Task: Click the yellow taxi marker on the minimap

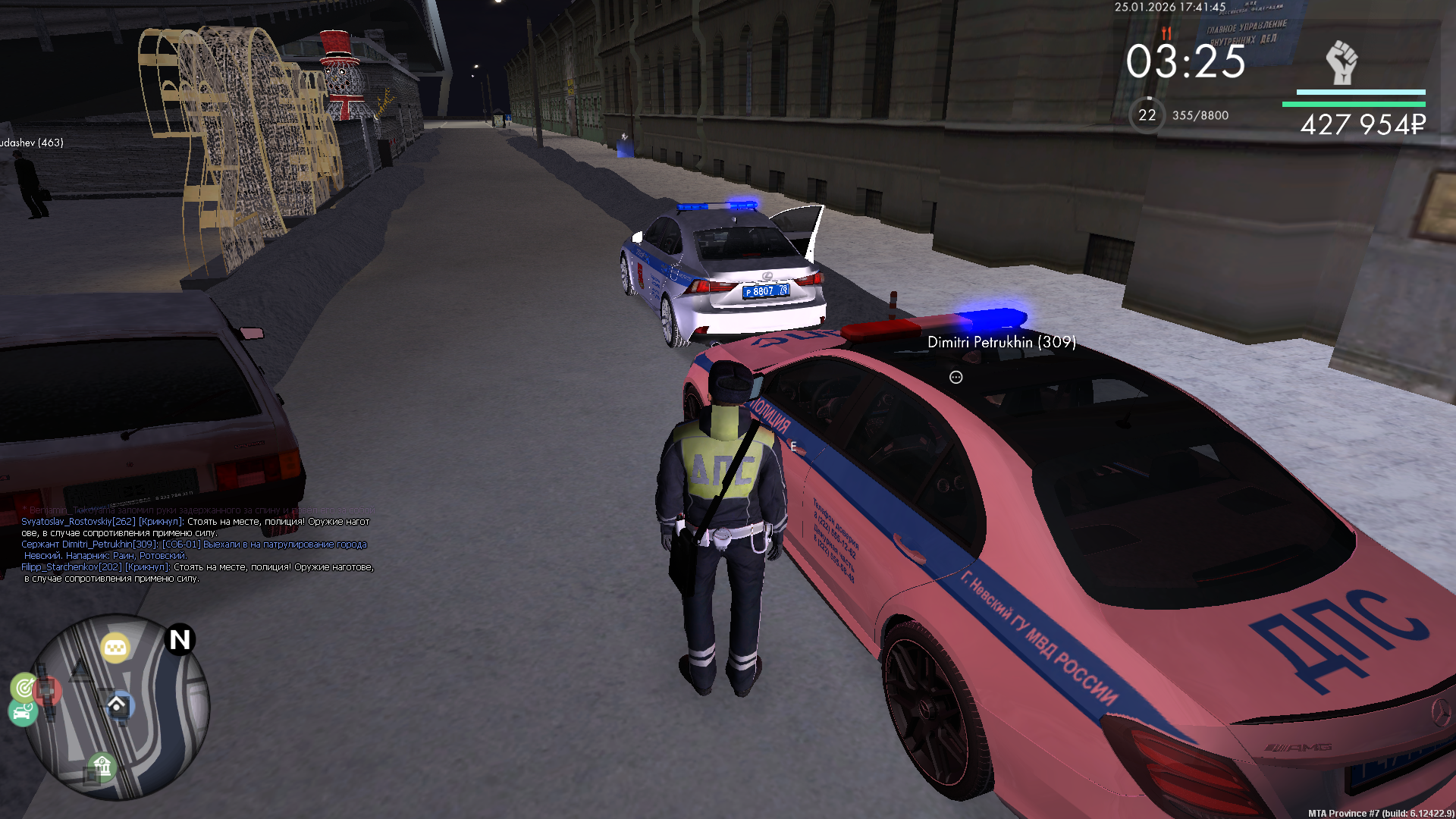Action: (x=115, y=648)
